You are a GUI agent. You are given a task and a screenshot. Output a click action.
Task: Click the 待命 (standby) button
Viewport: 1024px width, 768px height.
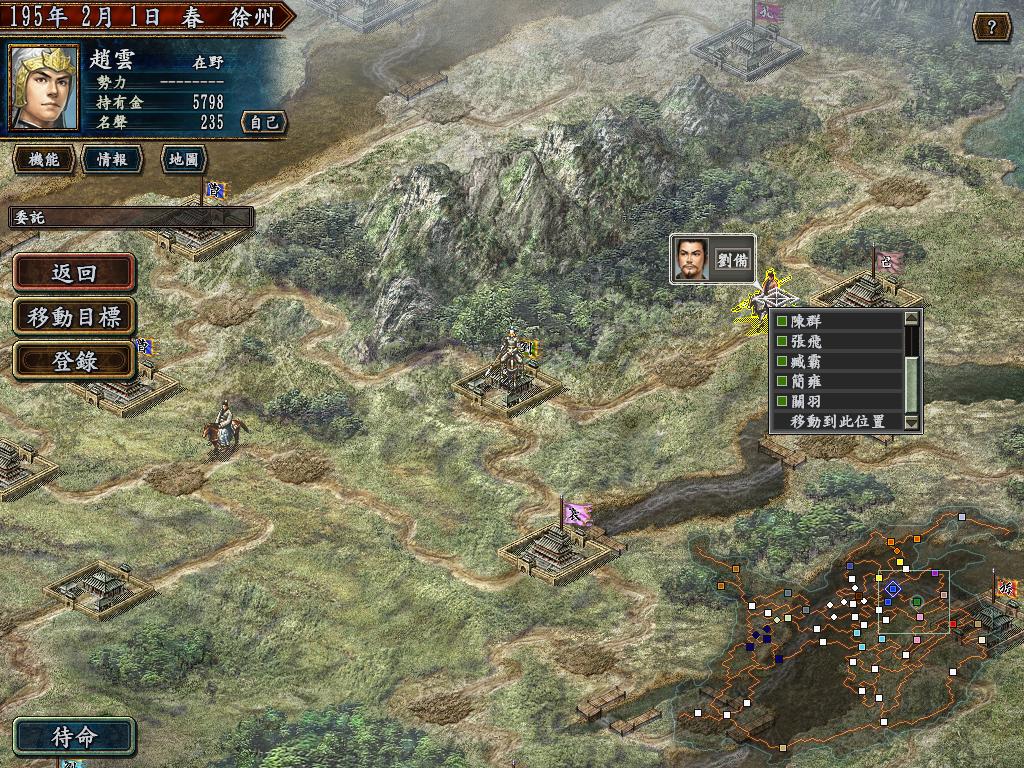(74, 737)
